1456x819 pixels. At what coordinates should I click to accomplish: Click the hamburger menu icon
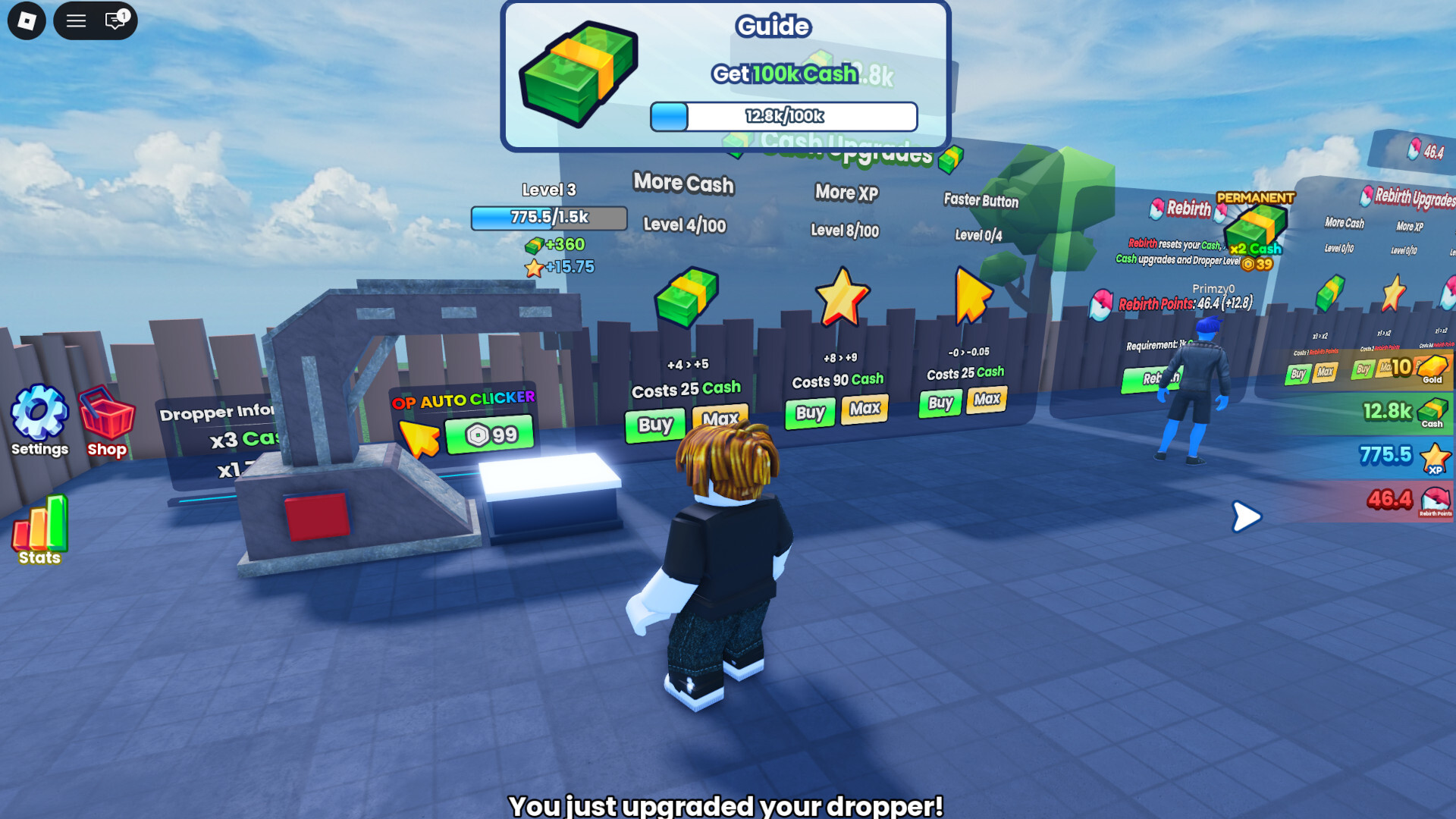point(75,20)
